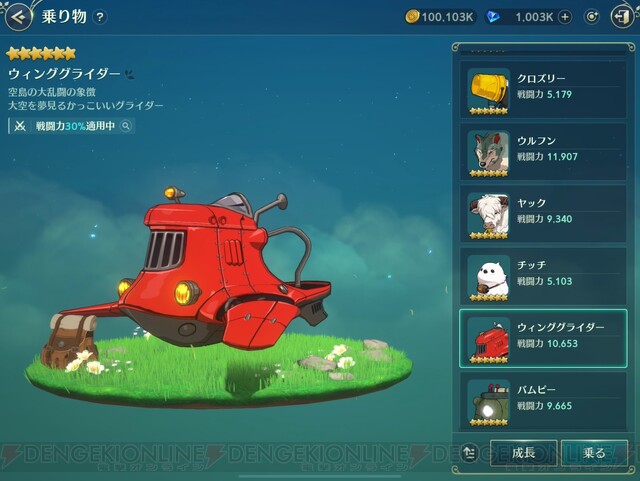The width and height of the screenshot is (640, 481).
Task: Add more blue diamonds with plus button
Action: (x=565, y=17)
